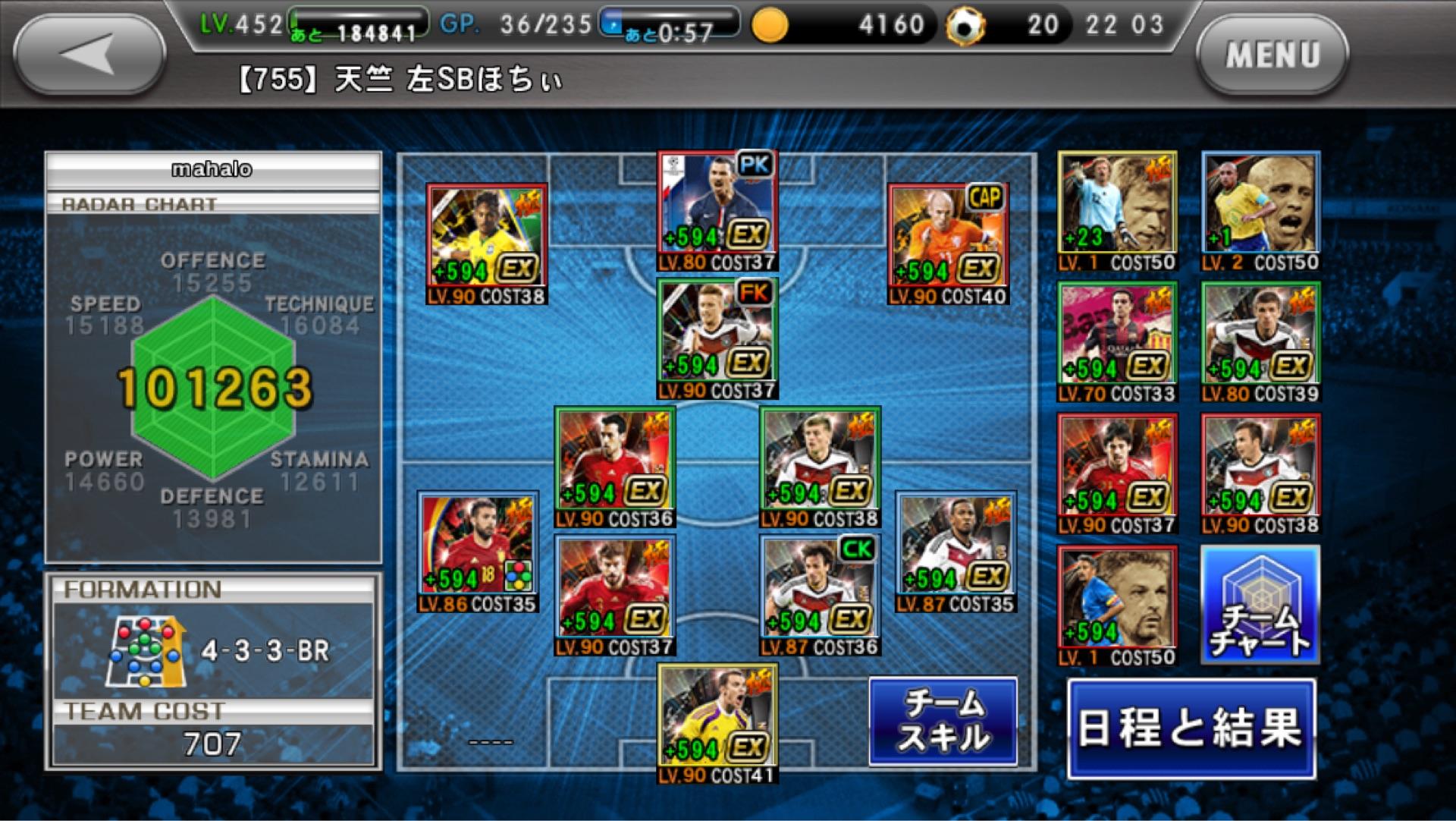Select the +23 LV.1 COST50 bench card
This screenshot has height=821, width=1456.
[x=1117, y=211]
